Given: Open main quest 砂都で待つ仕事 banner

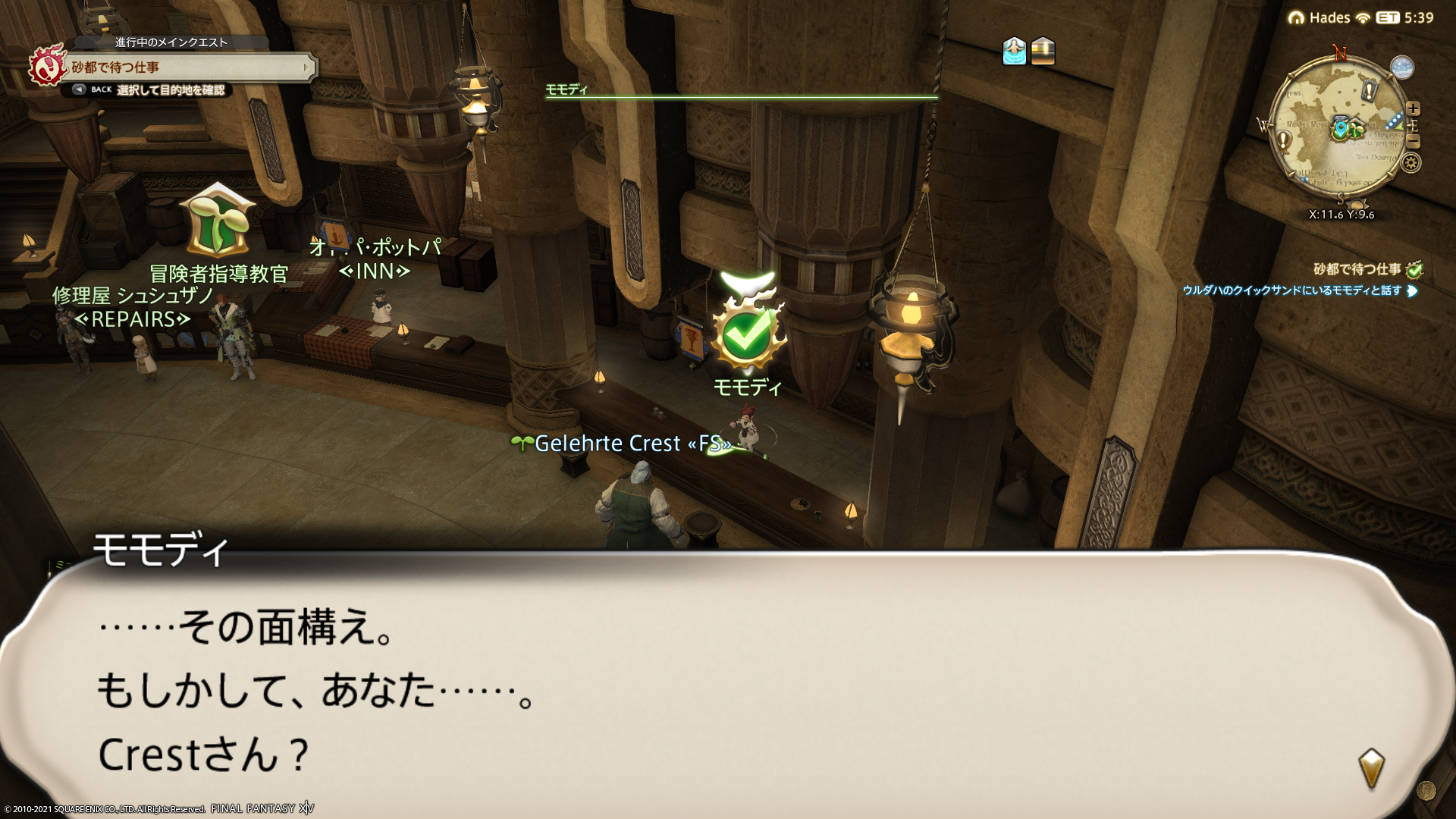Looking at the screenshot, I should tap(191, 67).
